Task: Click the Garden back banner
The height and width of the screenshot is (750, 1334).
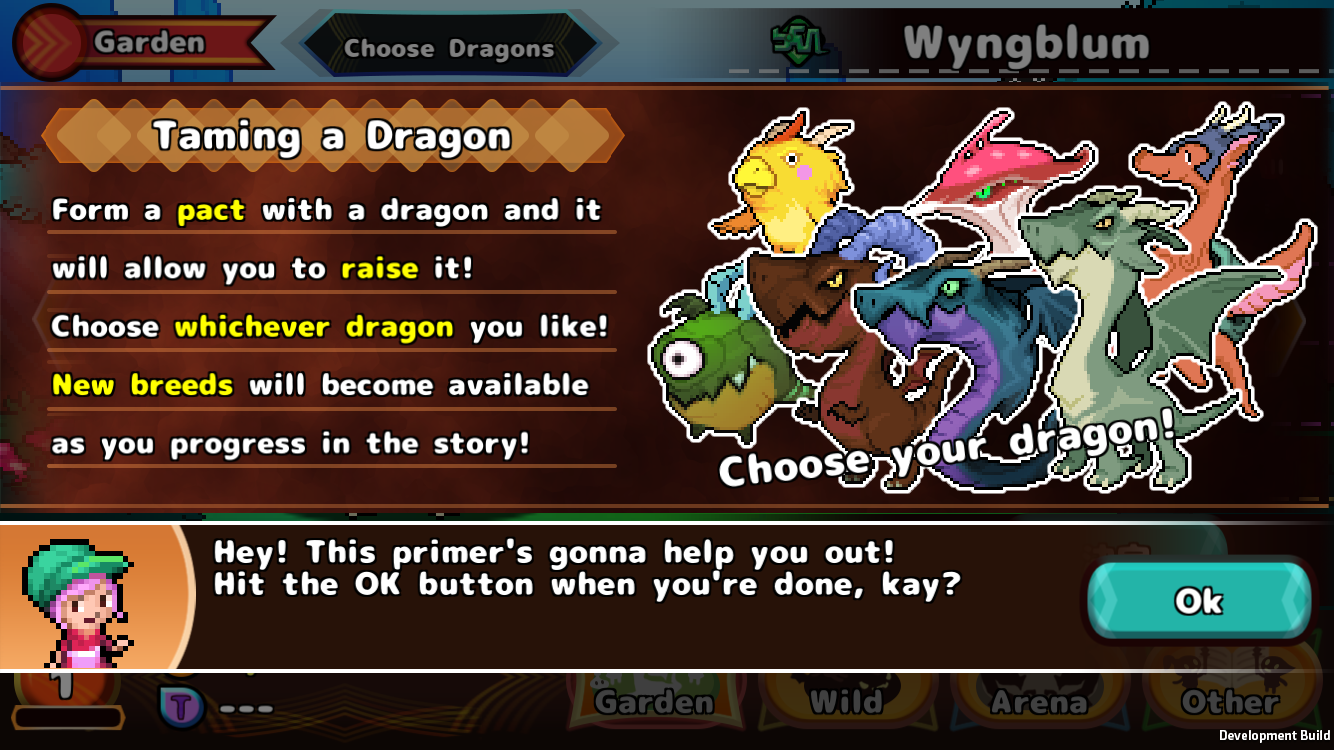Action: click(x=148, y=42)
